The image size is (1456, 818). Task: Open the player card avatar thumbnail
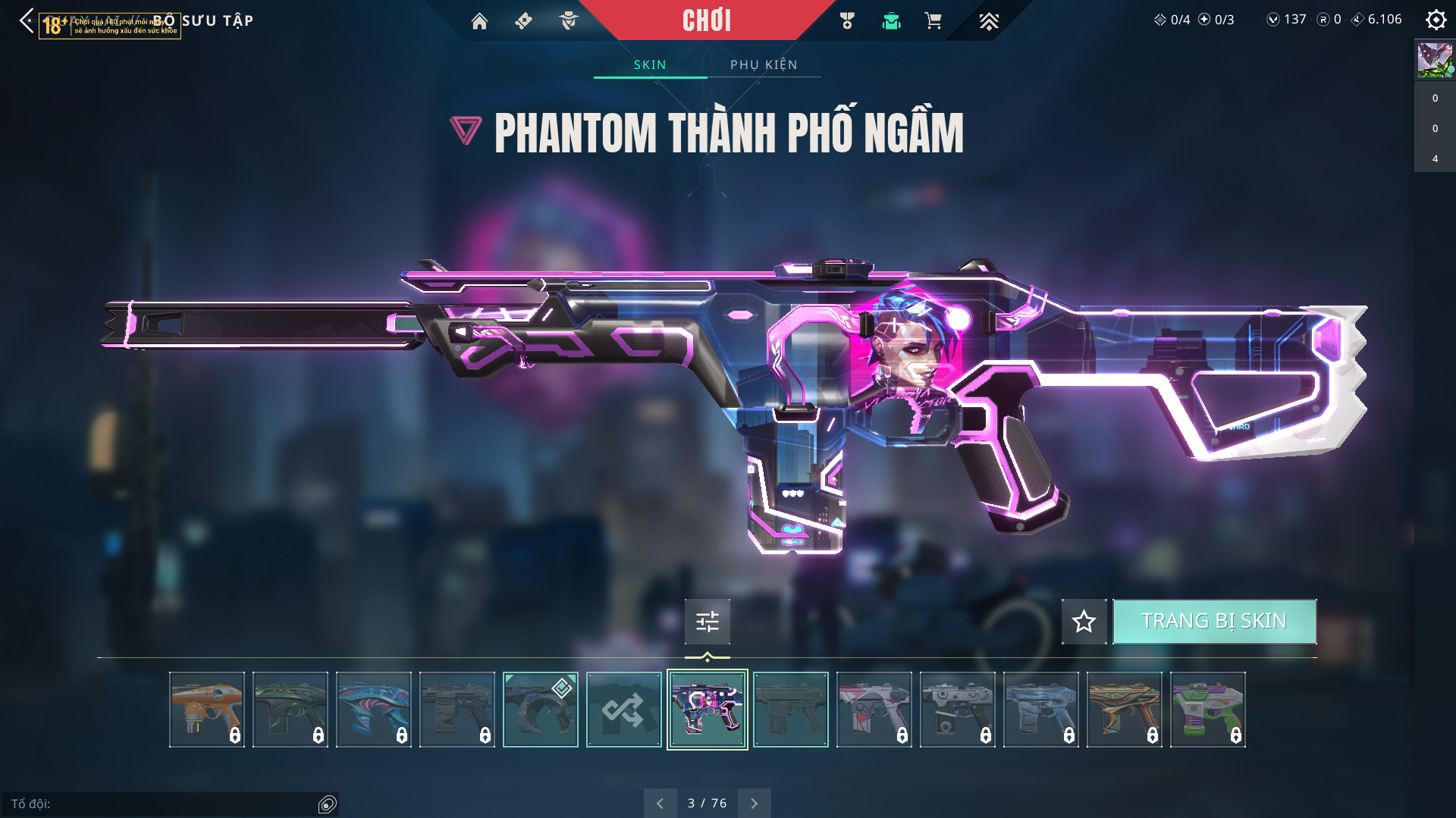click(1435, 60)
